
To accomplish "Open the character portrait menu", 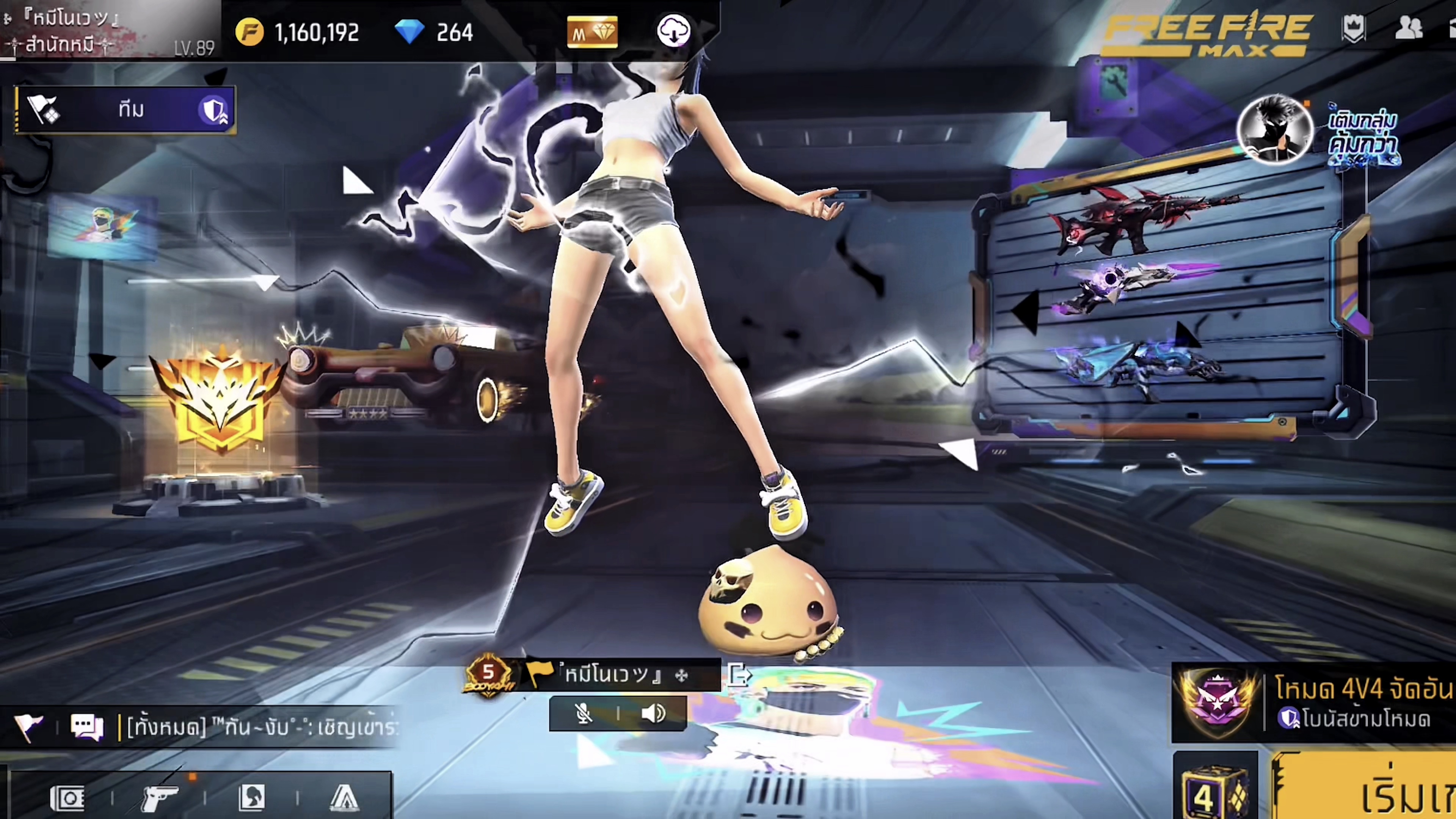I will 252,798.
